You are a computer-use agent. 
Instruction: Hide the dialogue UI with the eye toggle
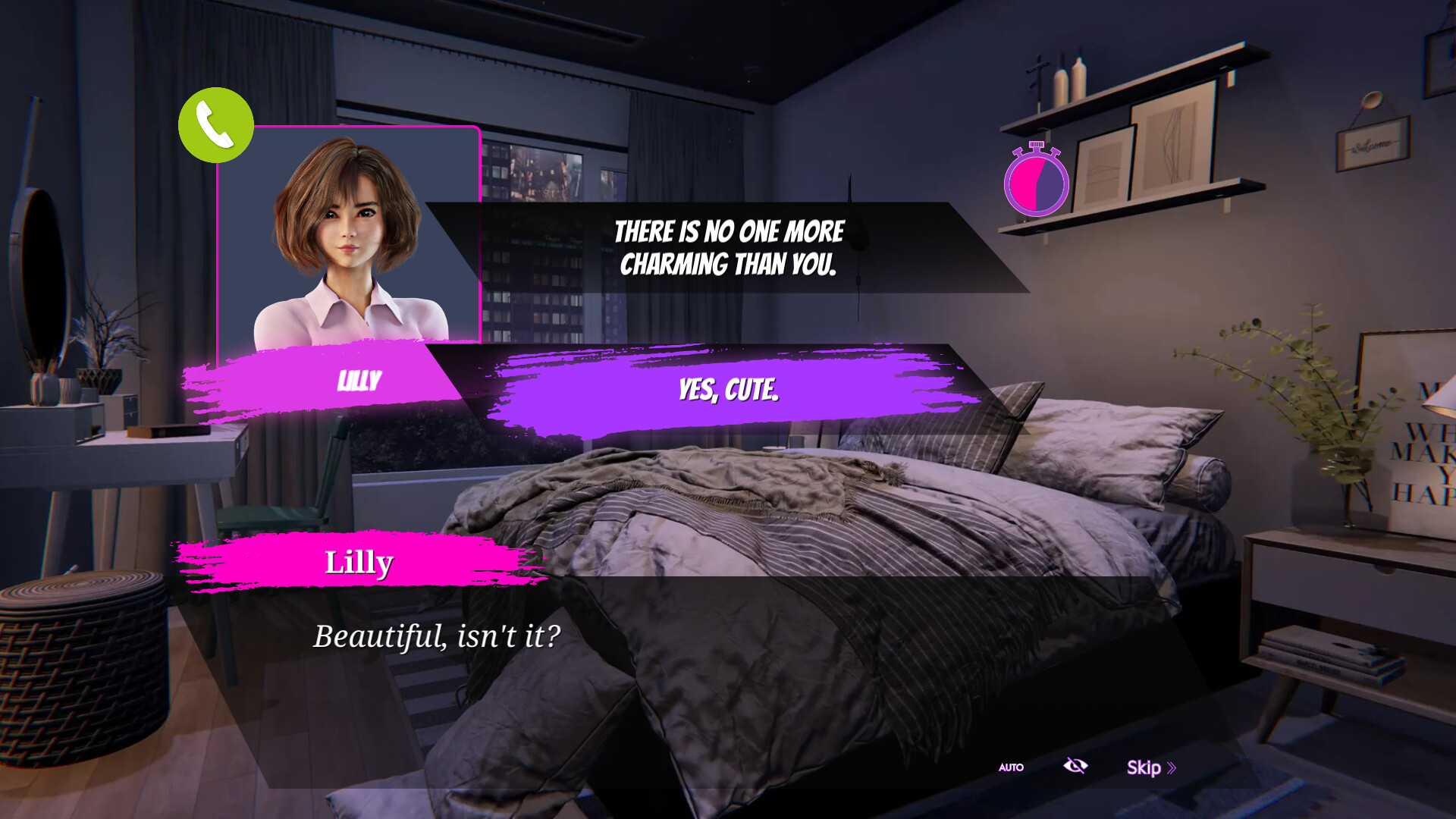tap(1076, 767)
